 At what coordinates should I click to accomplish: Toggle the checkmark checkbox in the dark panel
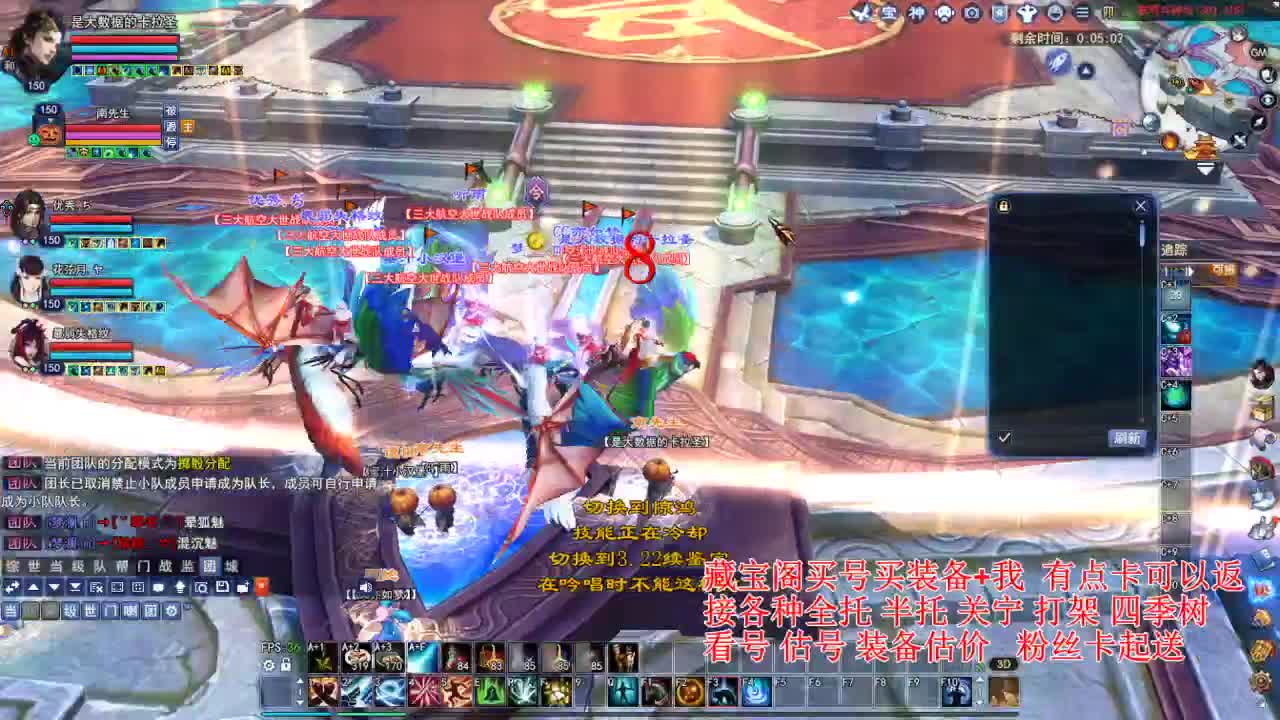coord(1004,437)
